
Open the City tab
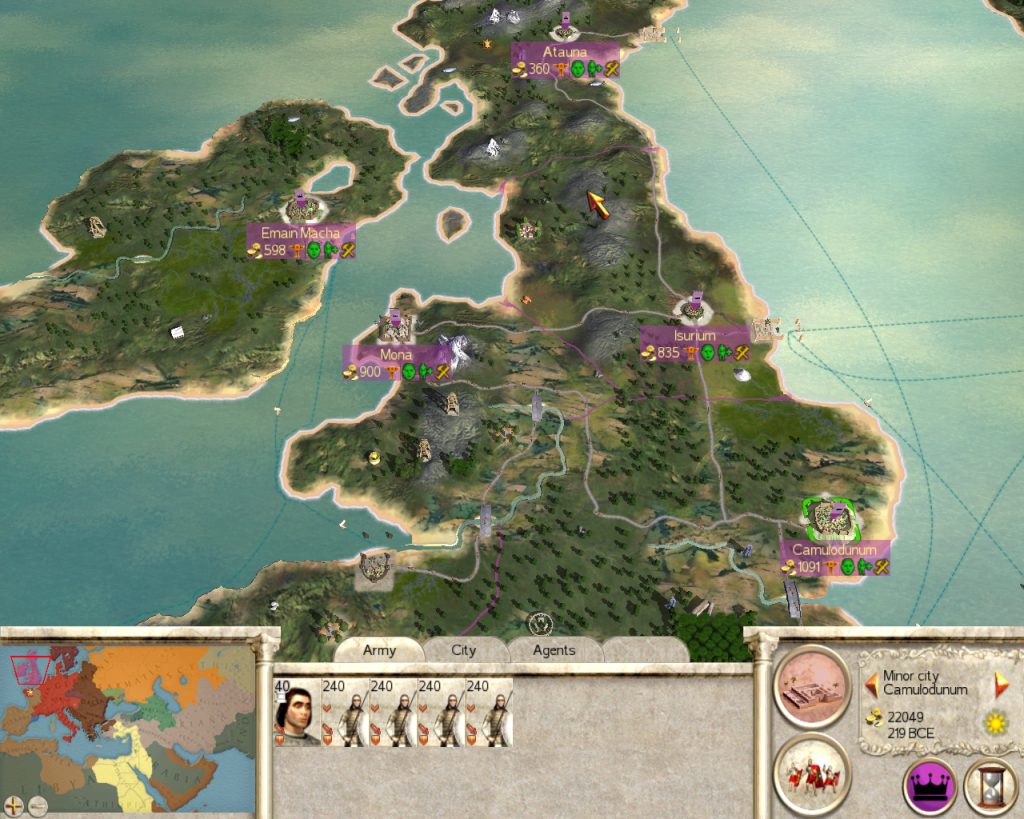(463, 650)
